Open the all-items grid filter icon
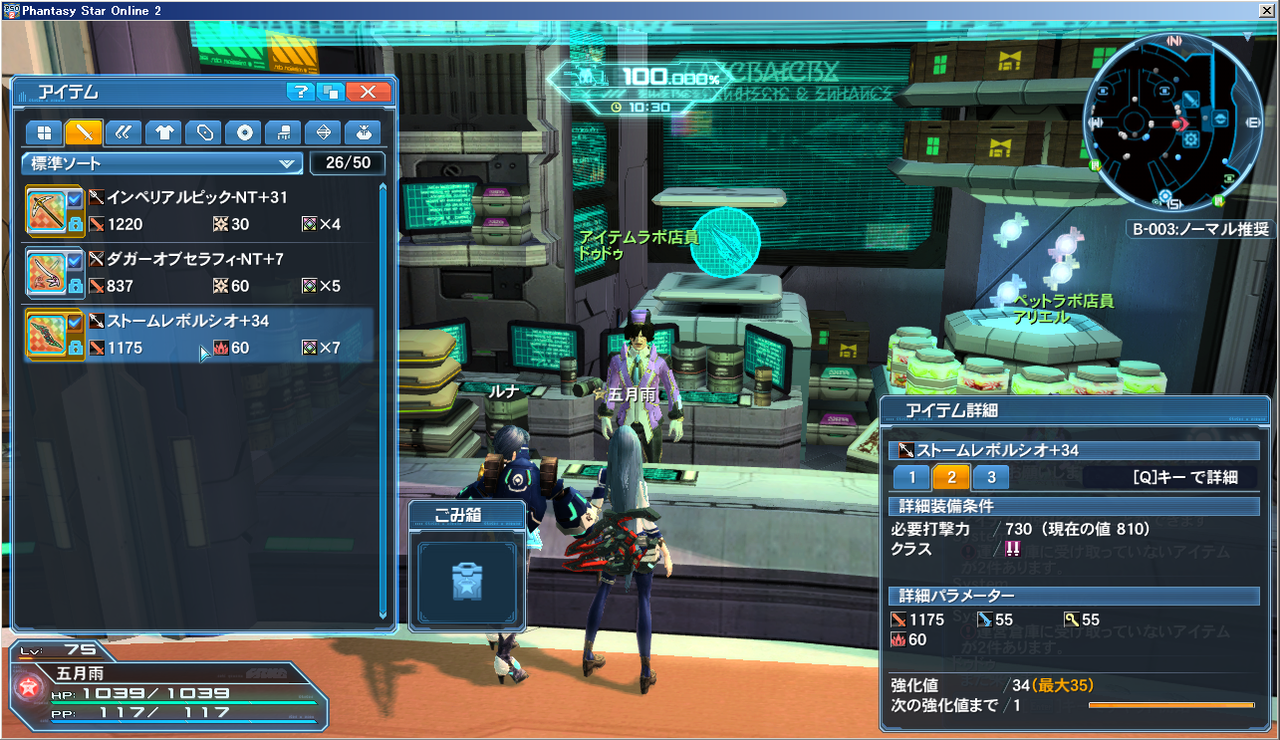The image size is (1280, 740). click(44, 132)
